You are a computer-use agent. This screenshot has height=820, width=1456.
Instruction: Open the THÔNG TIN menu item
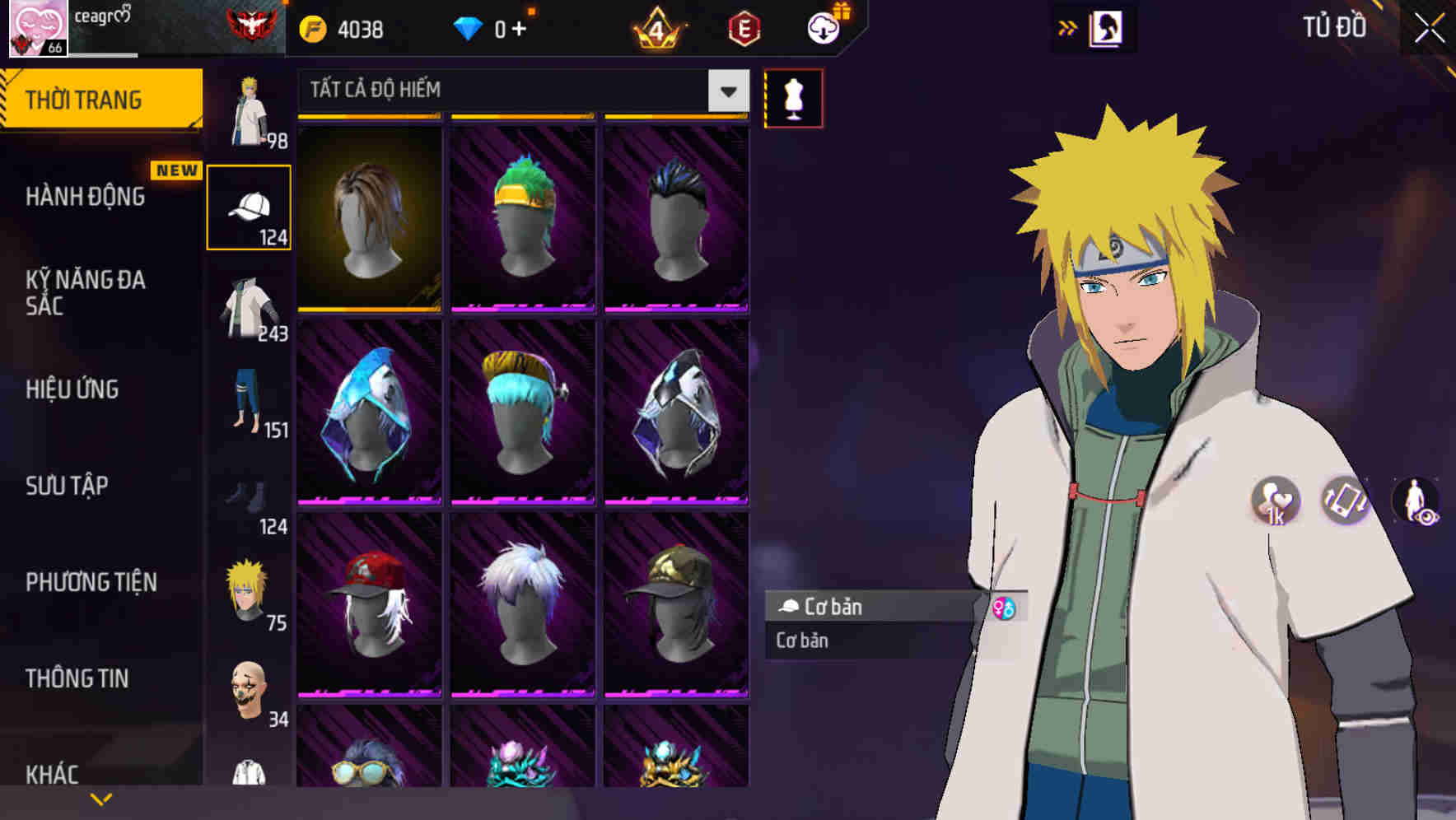76,678
